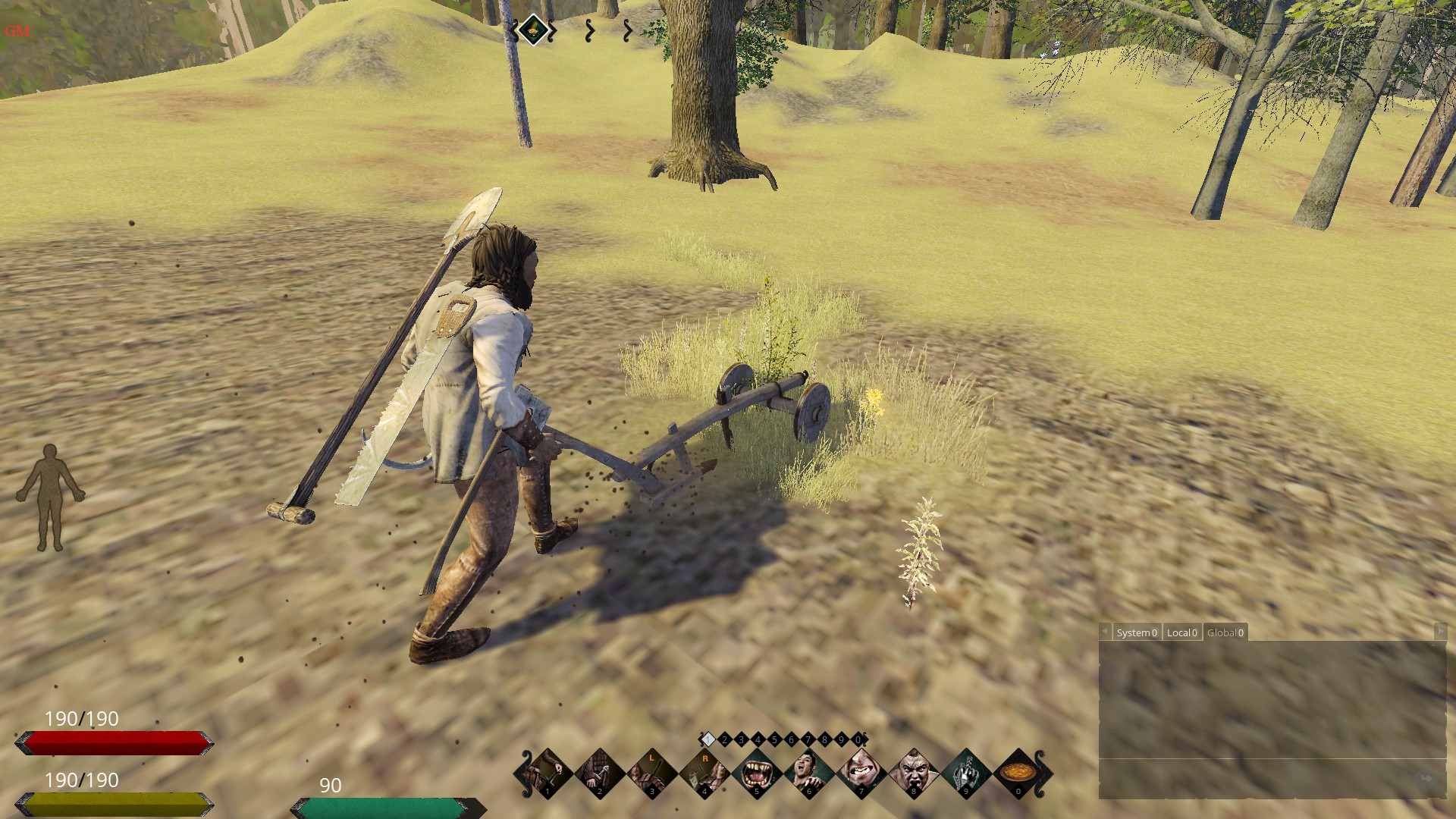This screenshot has width=1456, height=819.
Task: Switch to hotbar page 5
Action: coord(774,739)
